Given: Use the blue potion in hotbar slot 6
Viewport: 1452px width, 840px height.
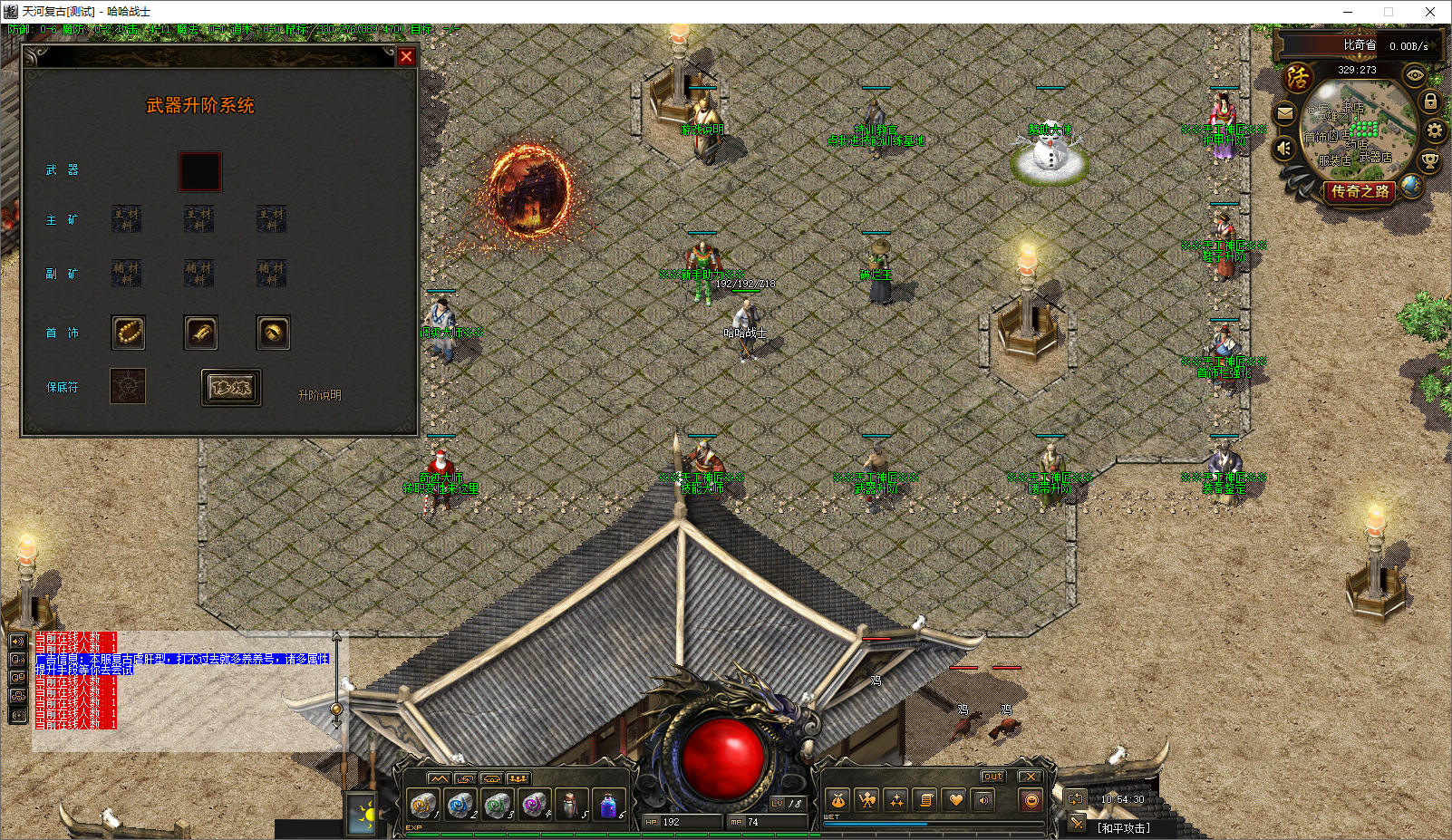Looking at the screenshot, I should (x=608, y=804).
